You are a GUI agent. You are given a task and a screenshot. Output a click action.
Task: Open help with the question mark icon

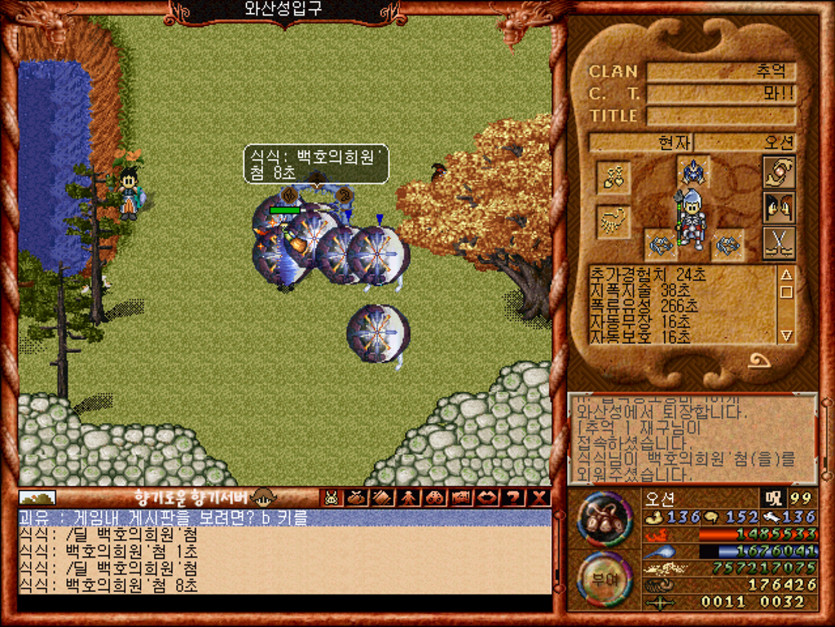pos(514,497)
